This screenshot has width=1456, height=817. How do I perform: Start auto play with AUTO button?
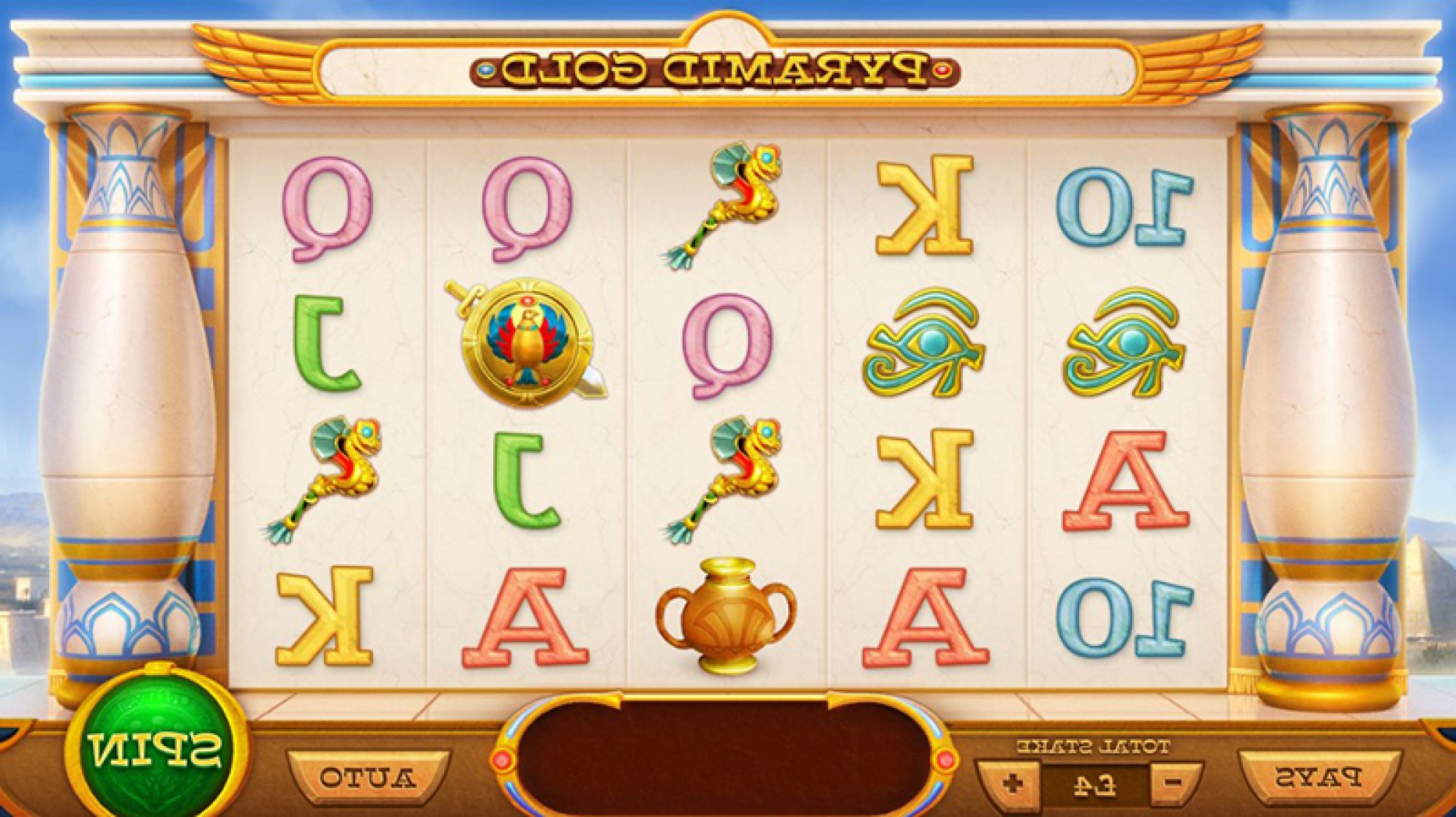coord(368,778)
